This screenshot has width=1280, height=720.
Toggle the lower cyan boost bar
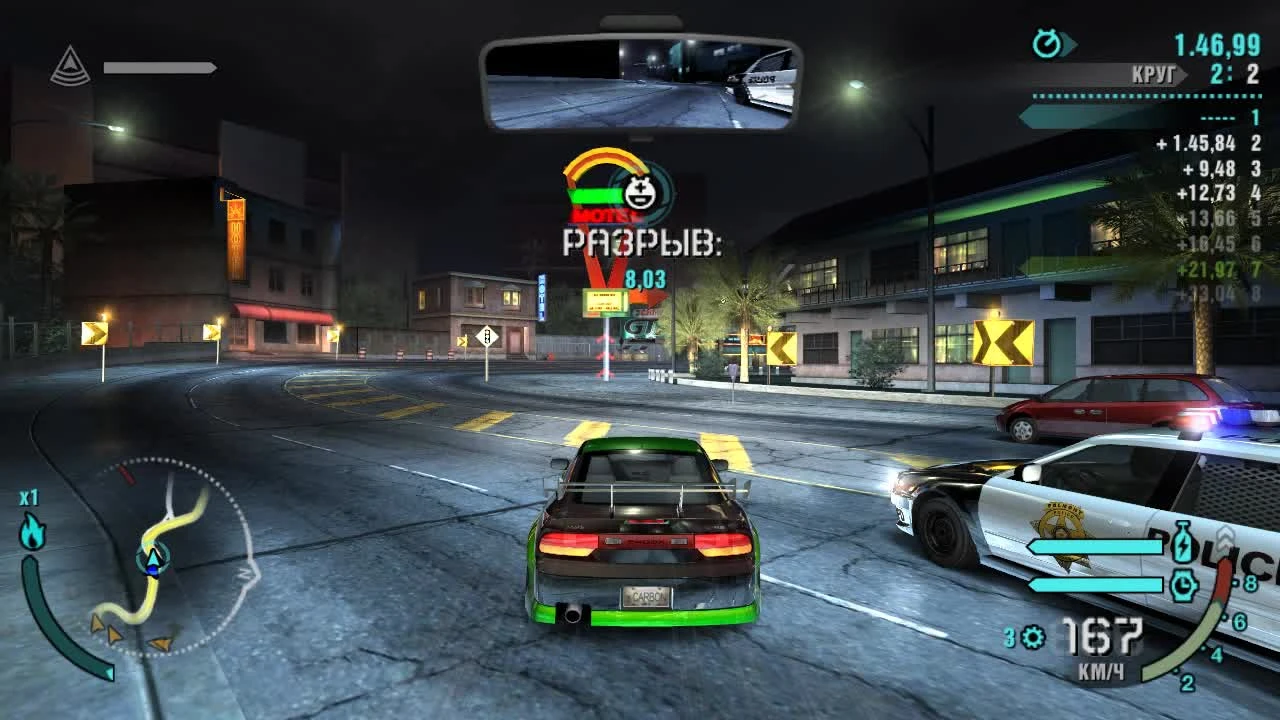pyautogui.click(x=1095, y=585)
